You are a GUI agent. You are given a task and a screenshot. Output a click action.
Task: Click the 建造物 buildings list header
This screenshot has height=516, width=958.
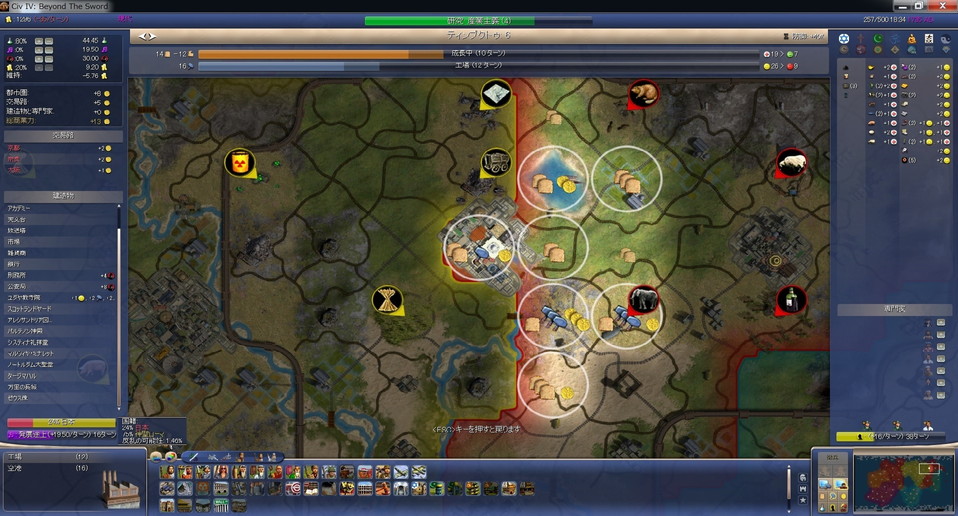[x=64, y=196]
